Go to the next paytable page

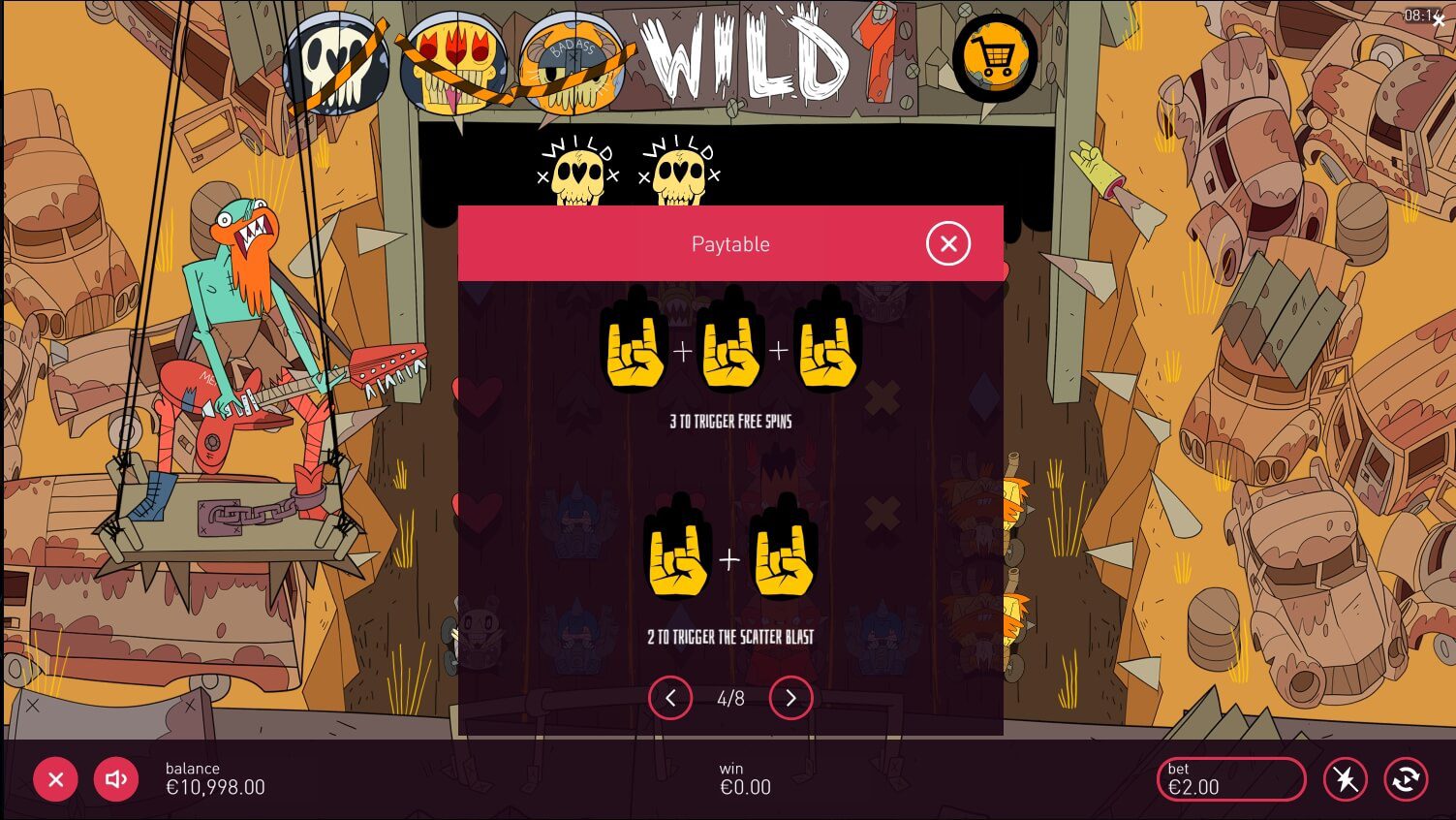790,698
